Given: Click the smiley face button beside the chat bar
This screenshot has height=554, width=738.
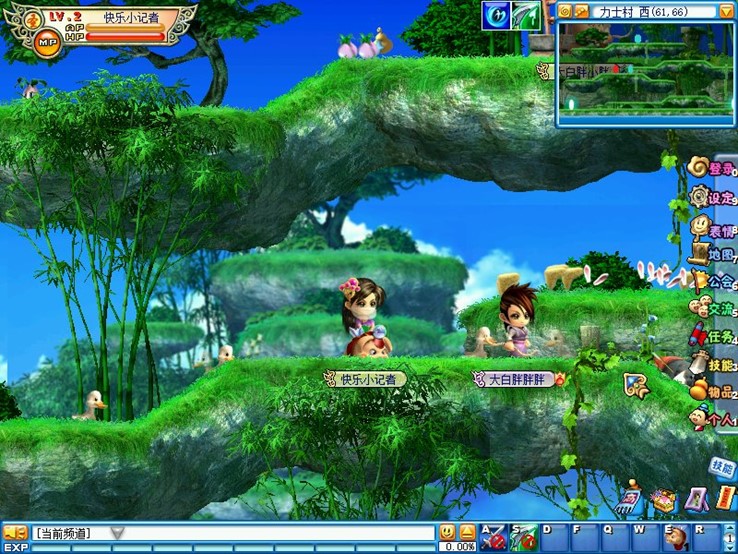Looking at the screenshot, I should pos(447,532).
